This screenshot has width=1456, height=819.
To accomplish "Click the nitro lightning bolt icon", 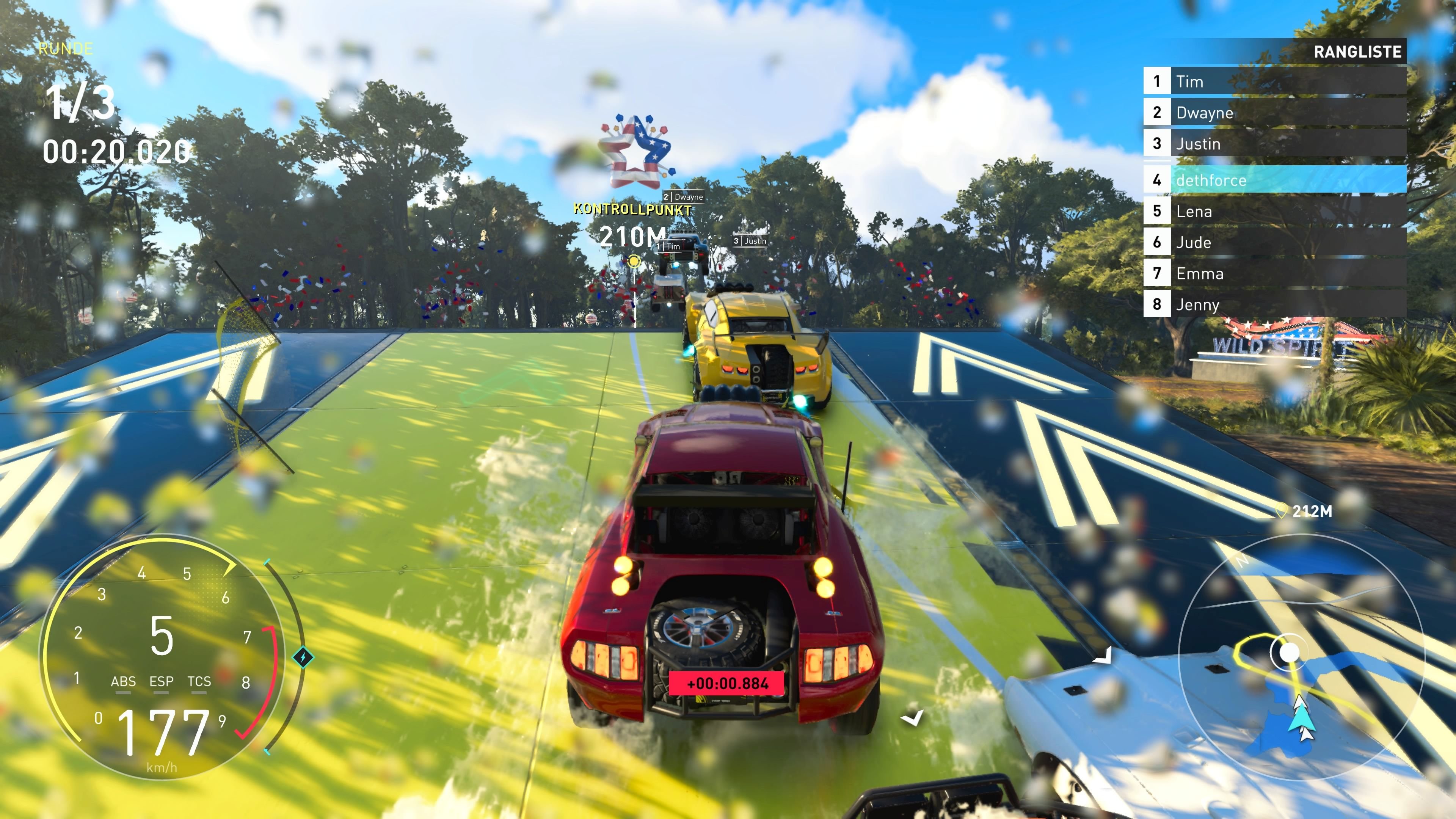I will 303,657.
